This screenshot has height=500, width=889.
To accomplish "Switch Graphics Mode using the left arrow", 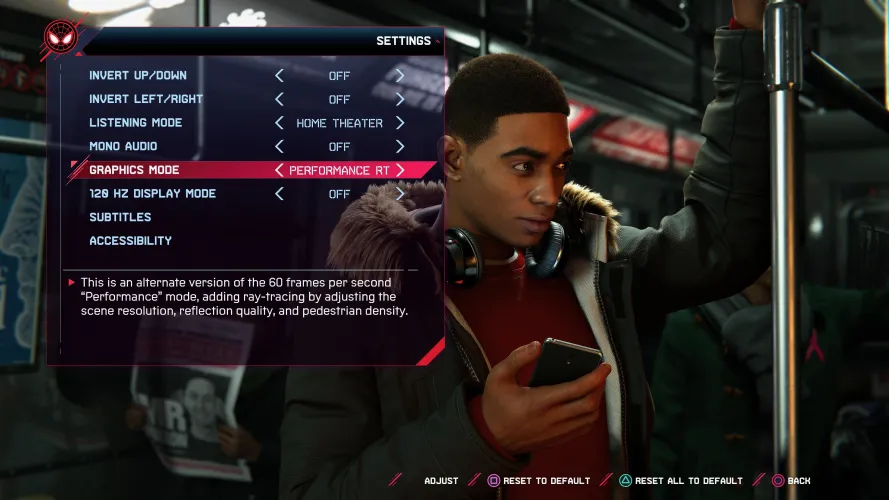I will click(x=279, y=170).
